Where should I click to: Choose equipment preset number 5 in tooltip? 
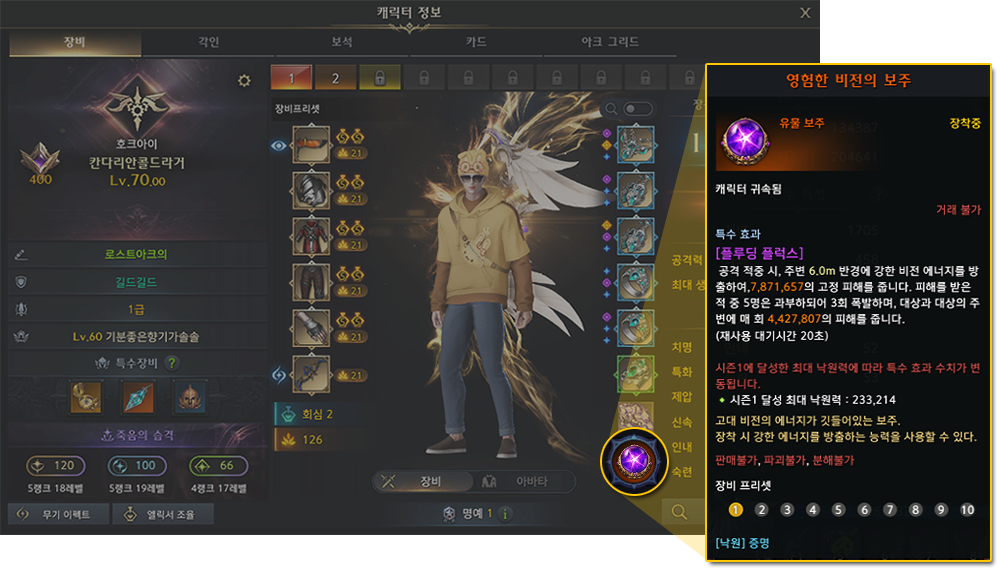(838, 510)
